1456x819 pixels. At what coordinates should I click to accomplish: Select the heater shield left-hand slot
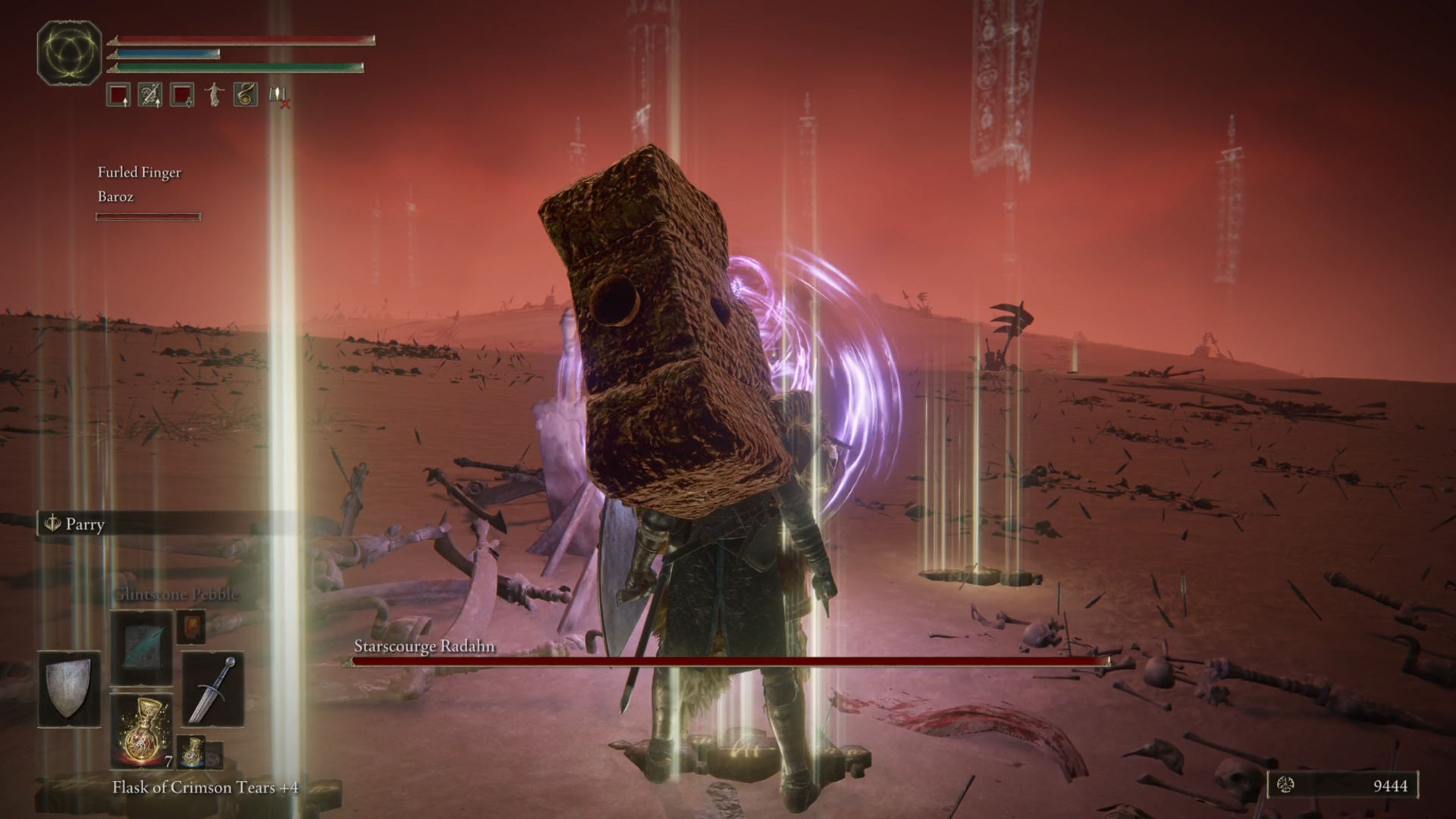tap(69, 689)
